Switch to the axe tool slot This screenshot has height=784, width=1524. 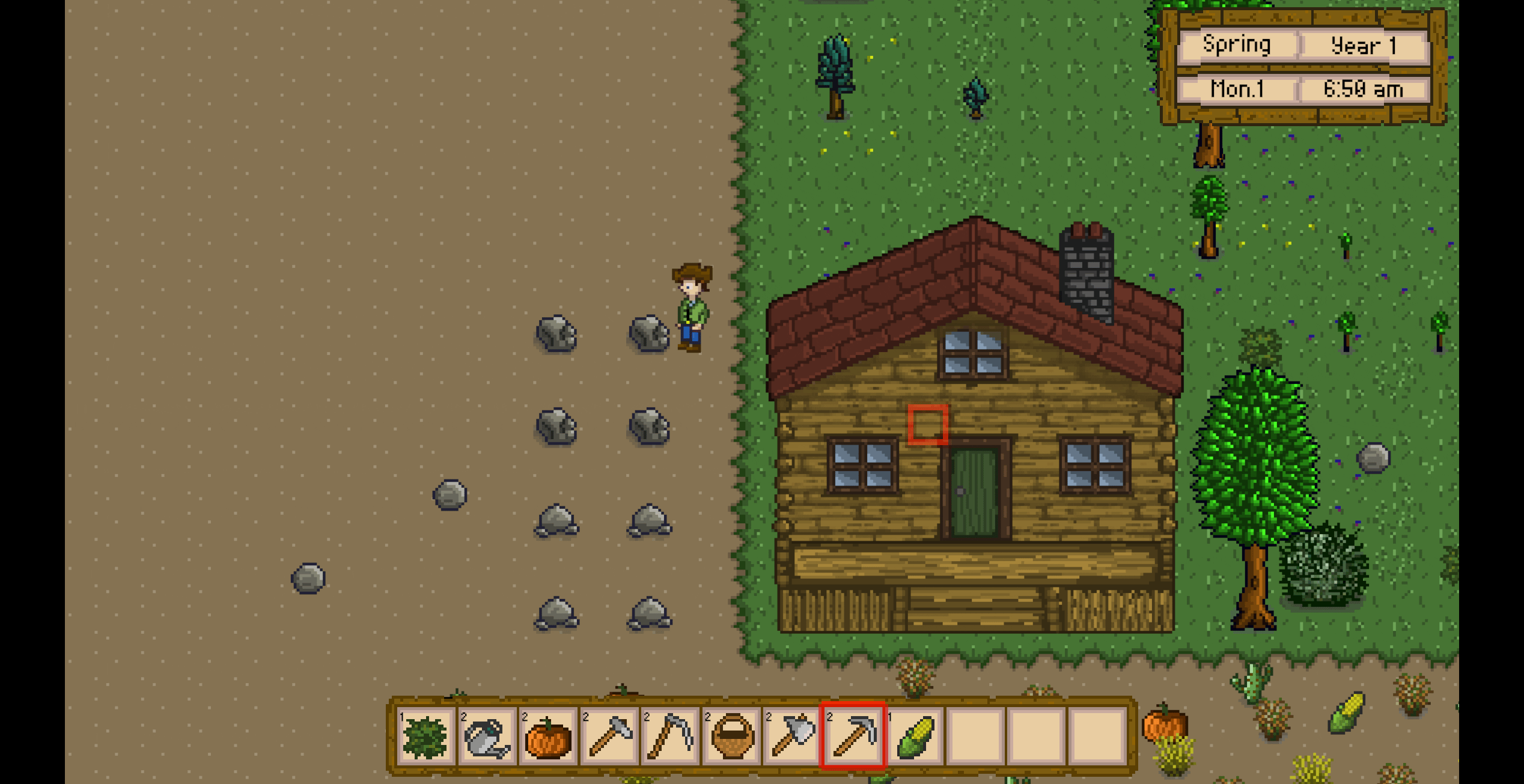point(793,736)
